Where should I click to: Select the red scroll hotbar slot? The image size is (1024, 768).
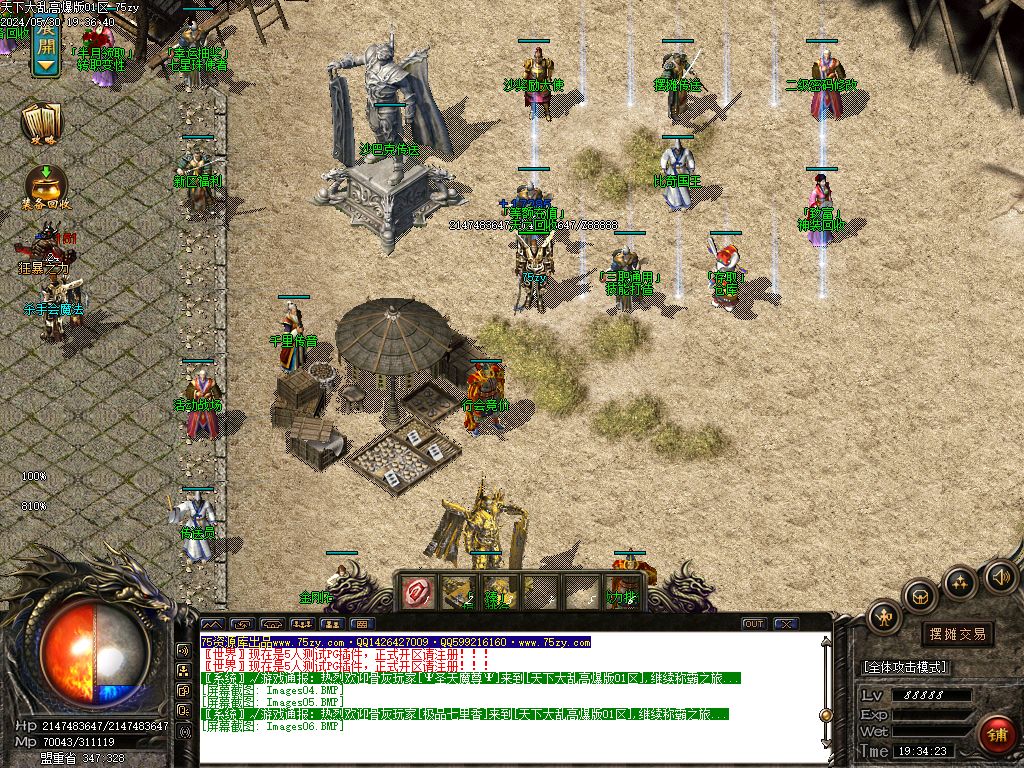click(416, 592)
